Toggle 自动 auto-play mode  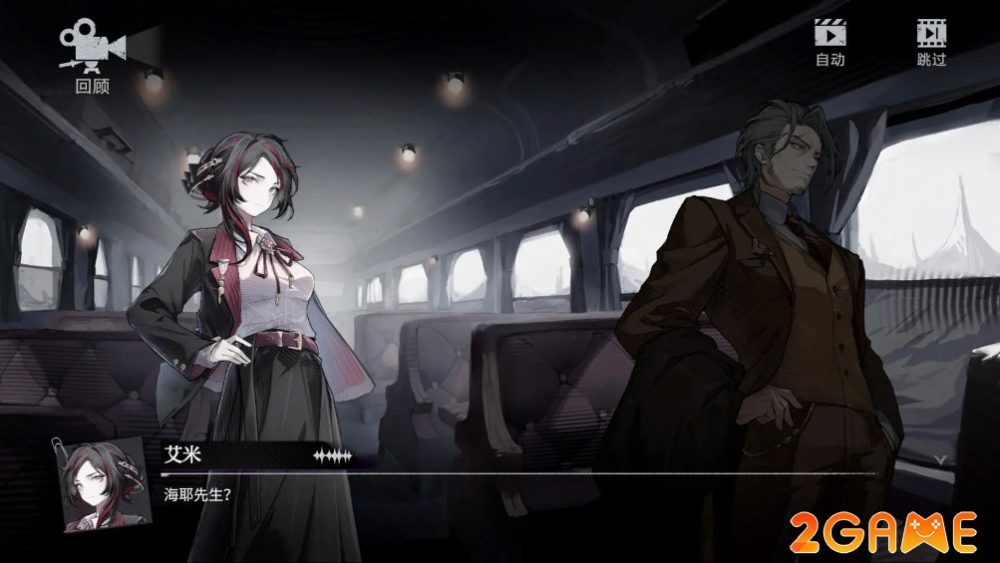(830, 42)
